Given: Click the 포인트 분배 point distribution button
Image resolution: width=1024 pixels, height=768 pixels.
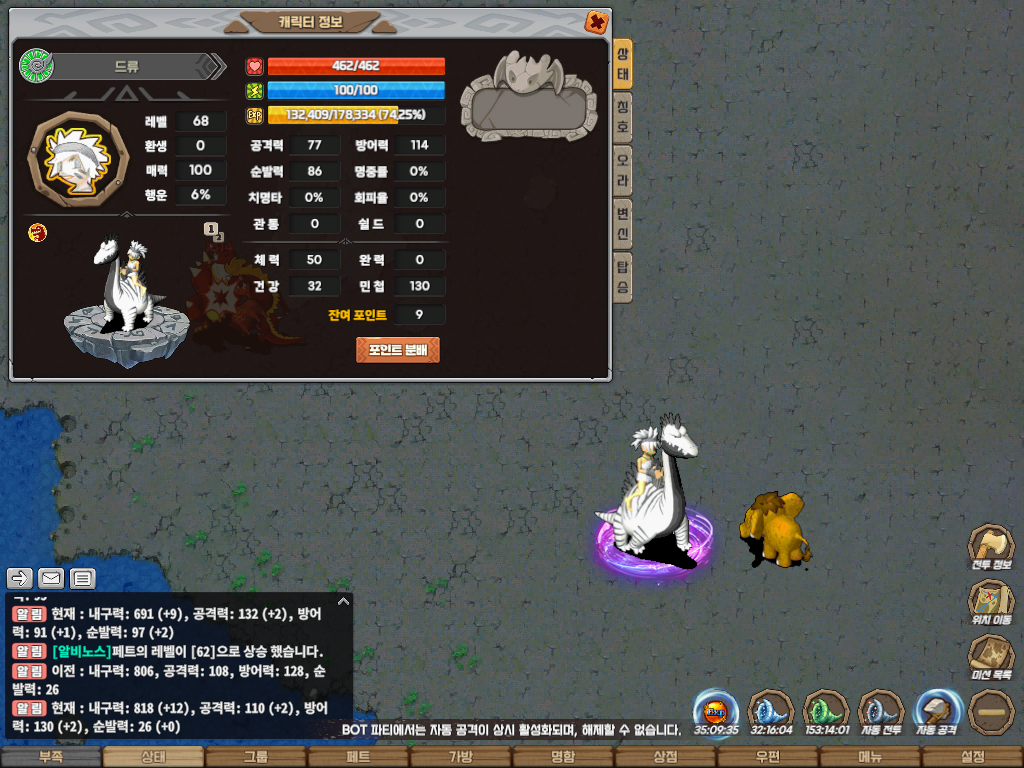Looking at the screenshot, I should (x=398, y=350).
